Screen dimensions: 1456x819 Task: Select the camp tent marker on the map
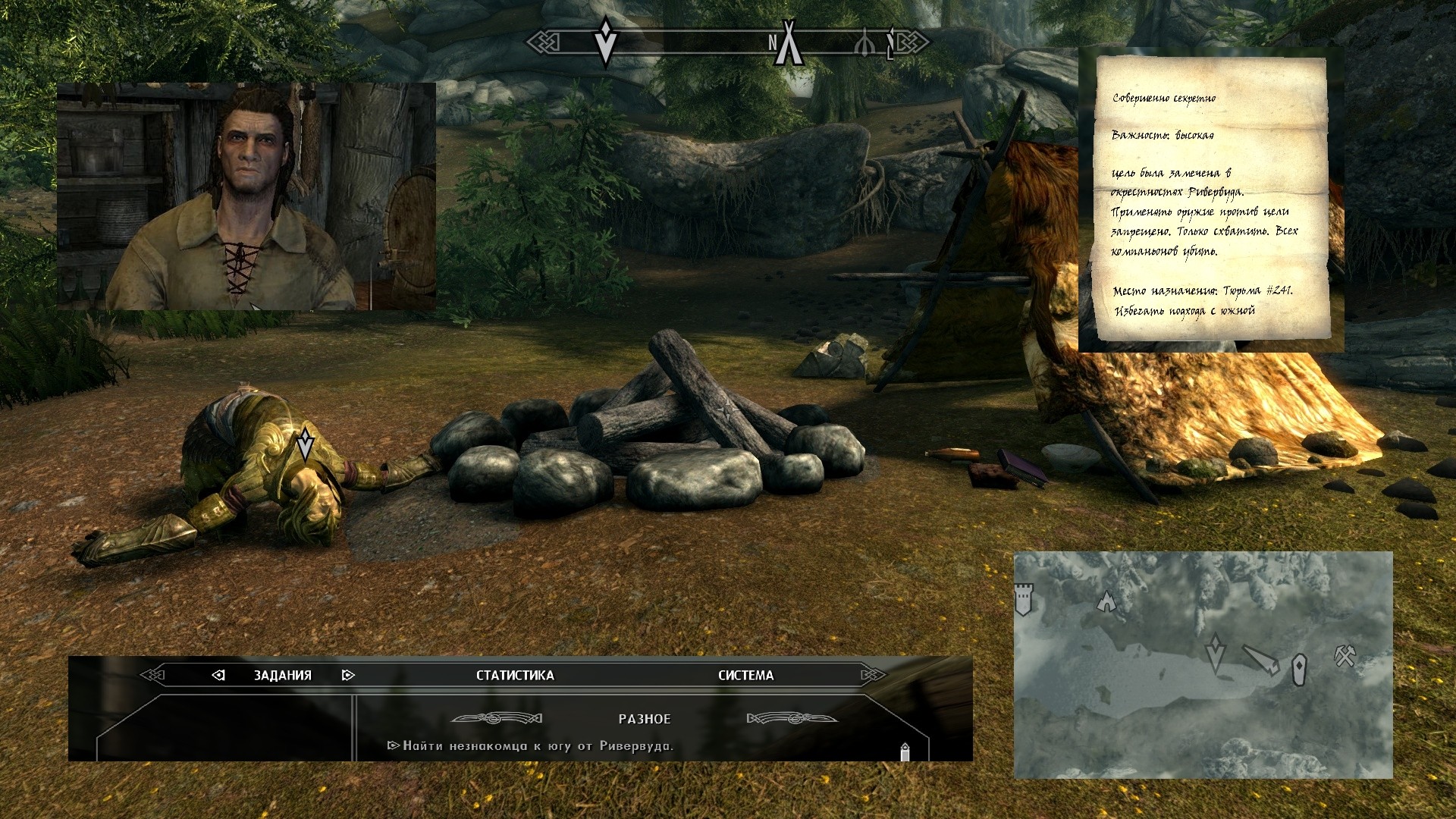click(1106, 603)
